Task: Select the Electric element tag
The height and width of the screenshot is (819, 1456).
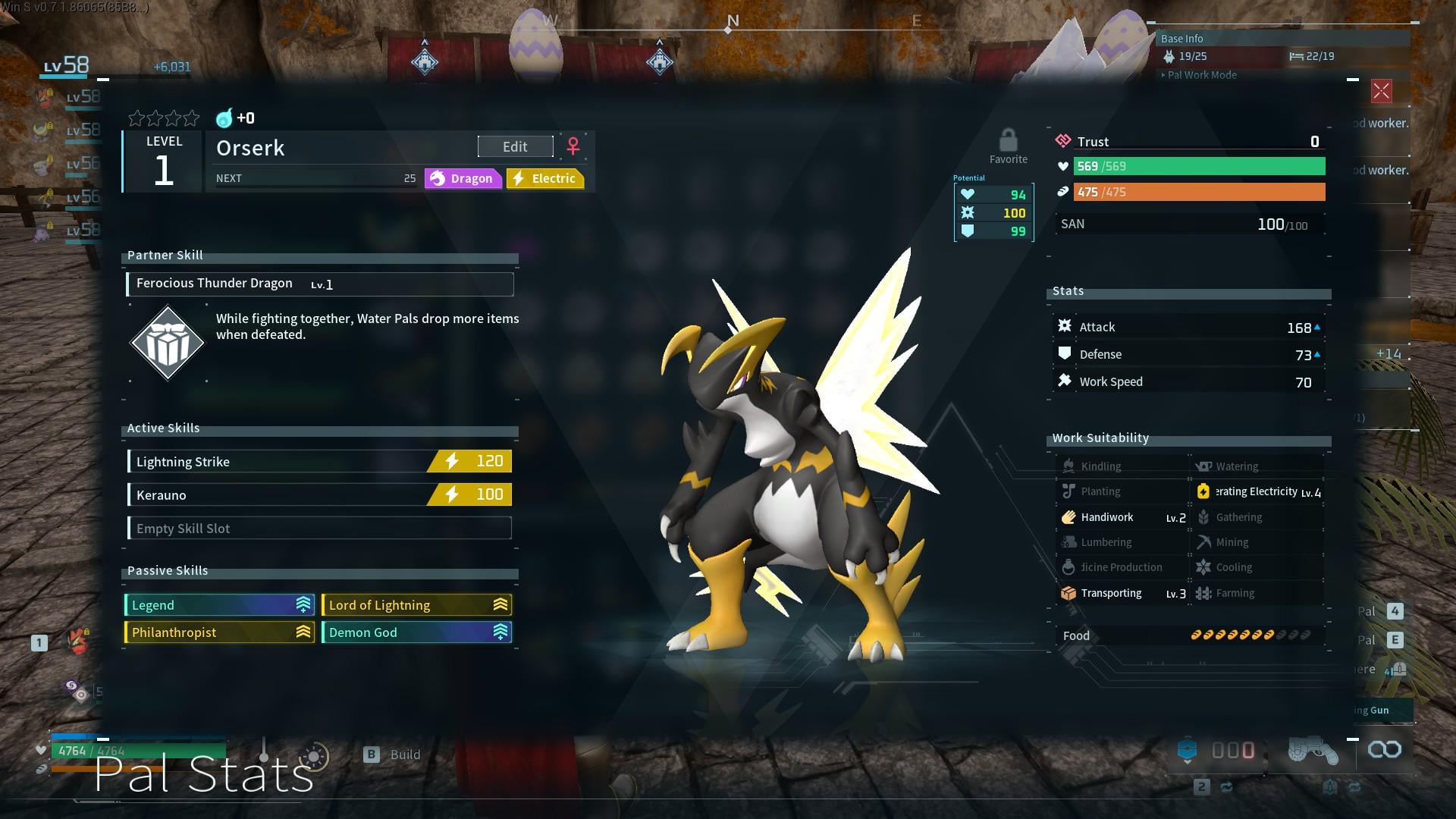Action: tap(545, 178)
